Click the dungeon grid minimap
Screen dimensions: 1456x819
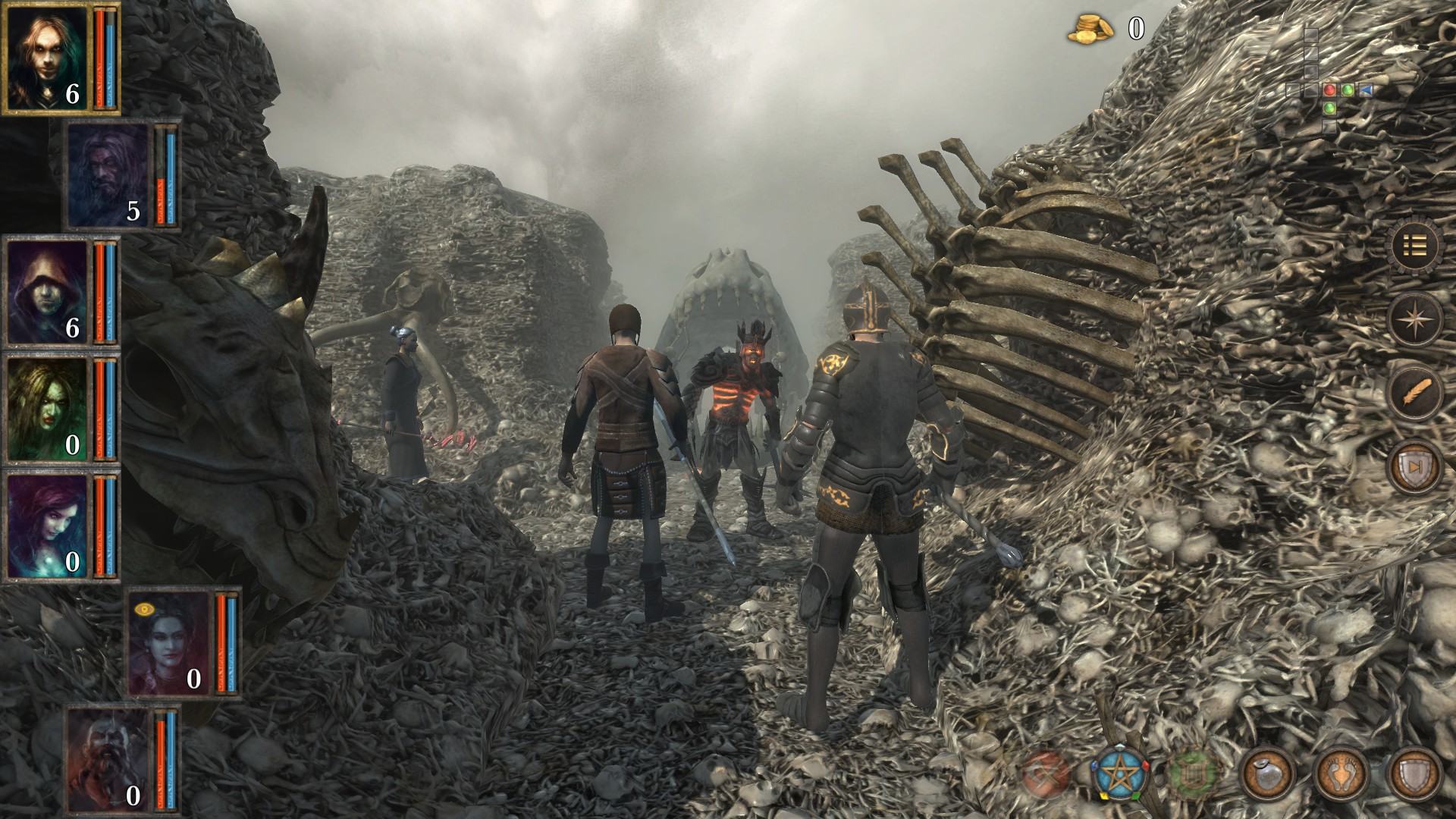point(1329,89)
